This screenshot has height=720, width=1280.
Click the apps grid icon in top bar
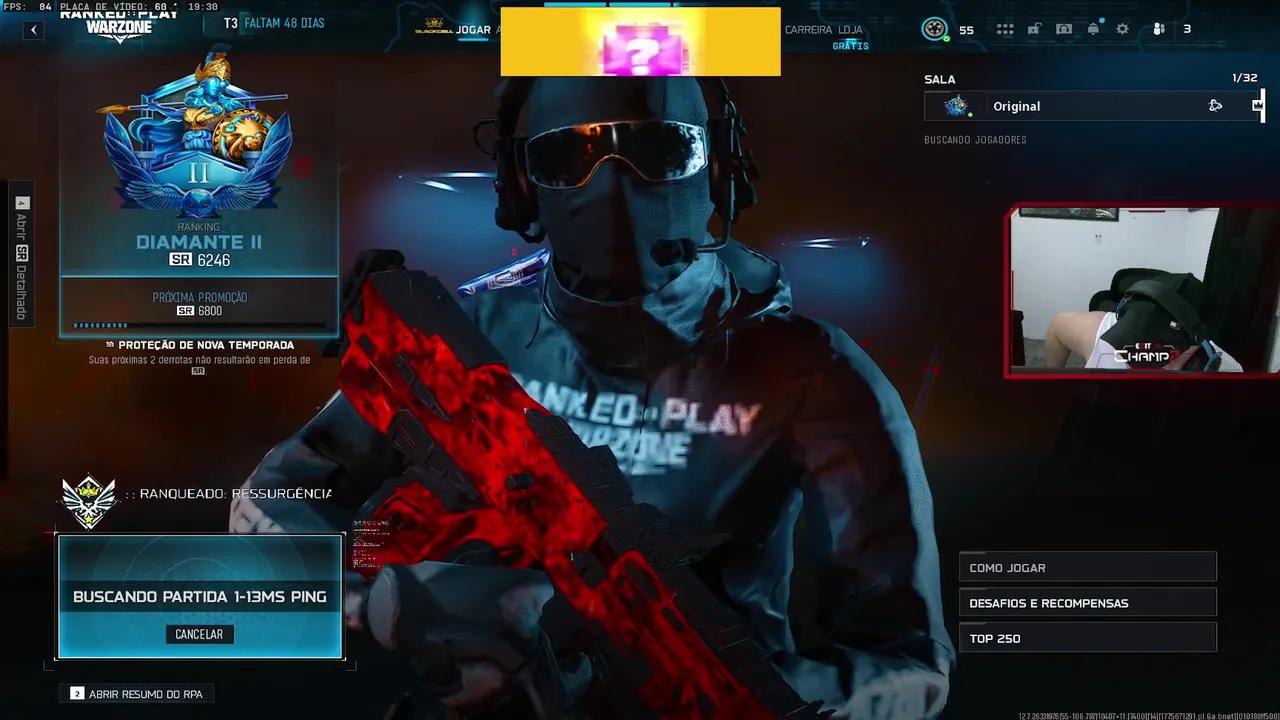(x=1005, y=29)
